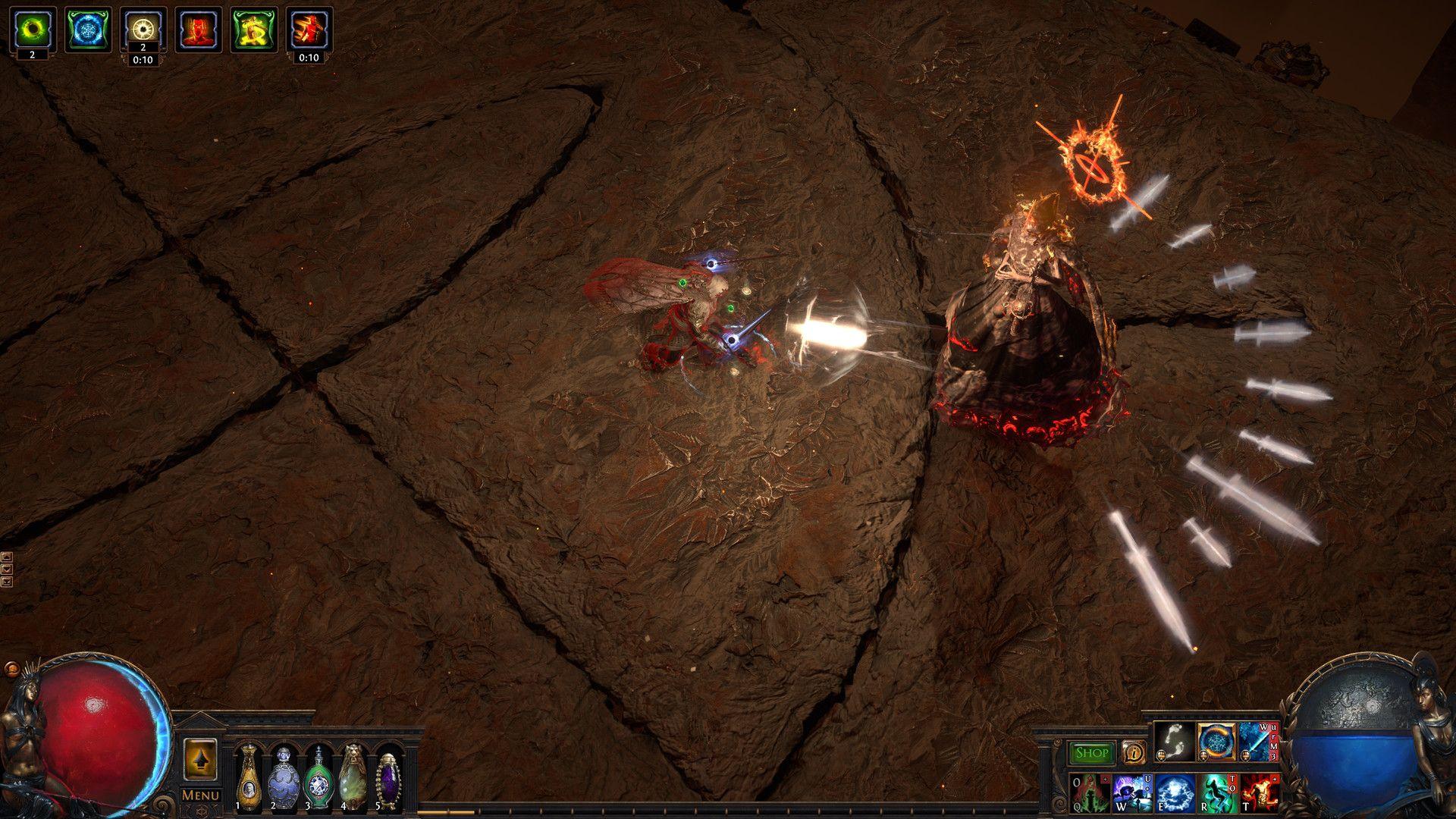1456x819 pixels.
Task: Click the purple skill icon bound to W
Action: (1132, 795)
